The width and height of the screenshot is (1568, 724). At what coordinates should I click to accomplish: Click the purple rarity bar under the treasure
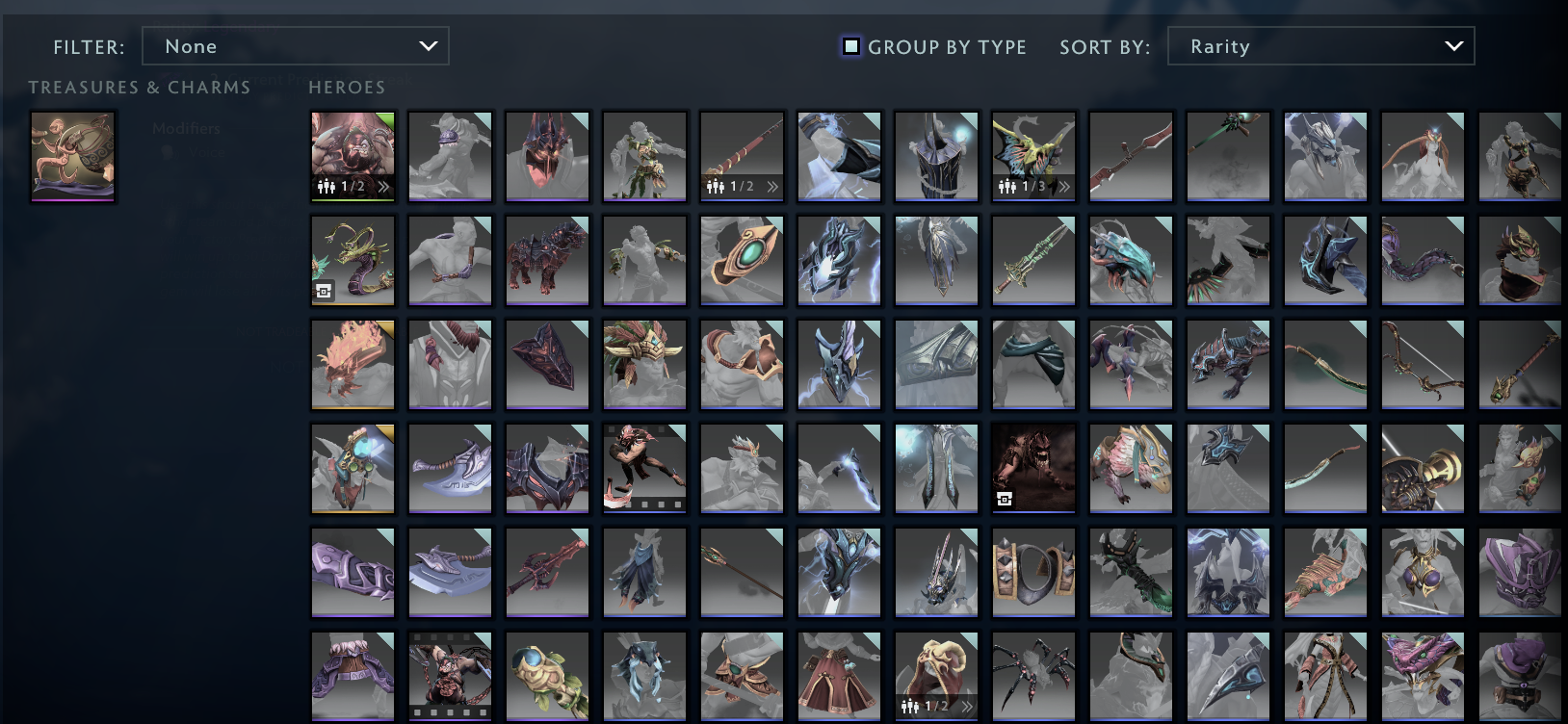tap(72, 200)
